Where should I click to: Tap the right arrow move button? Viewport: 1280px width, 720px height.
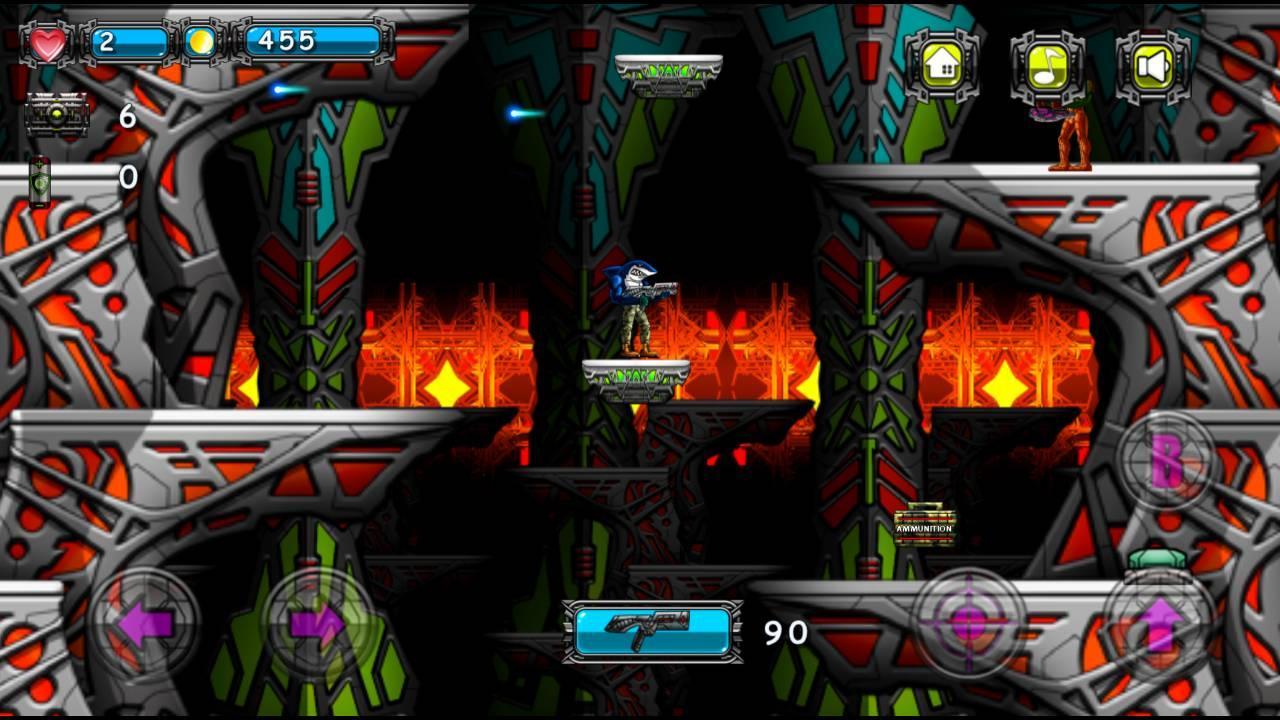[318, 624]
